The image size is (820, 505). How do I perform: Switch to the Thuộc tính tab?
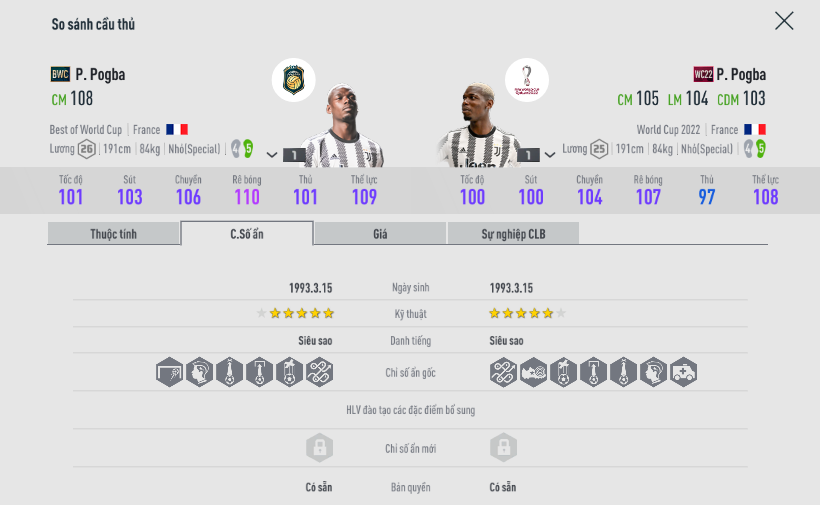point(113,234)
